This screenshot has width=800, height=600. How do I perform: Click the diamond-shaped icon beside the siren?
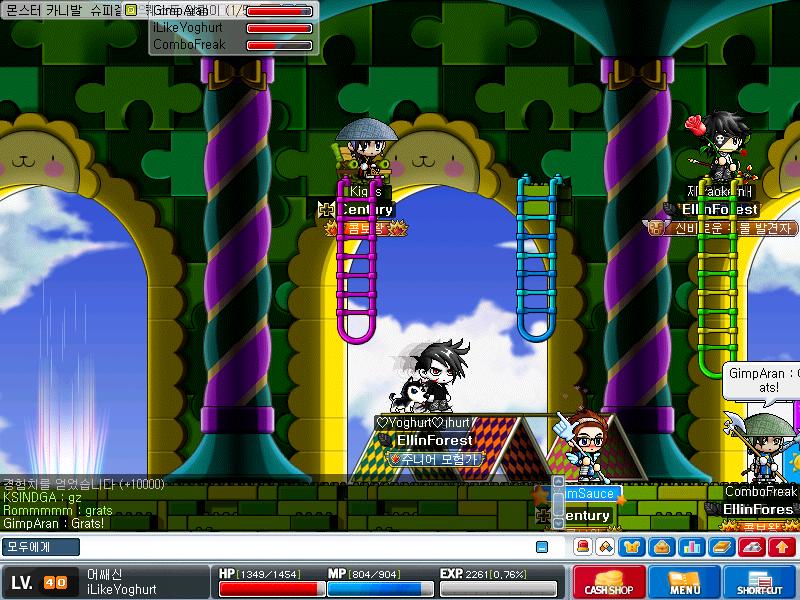(x=605, y=547)
